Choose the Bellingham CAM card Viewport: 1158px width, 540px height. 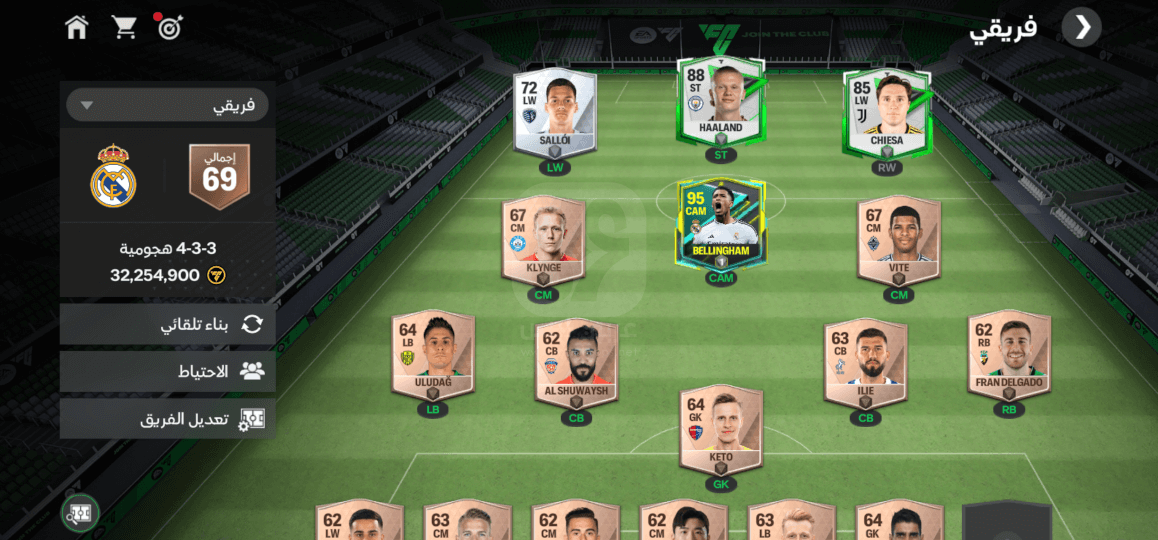pyautogui.click(x=720, y=222)
